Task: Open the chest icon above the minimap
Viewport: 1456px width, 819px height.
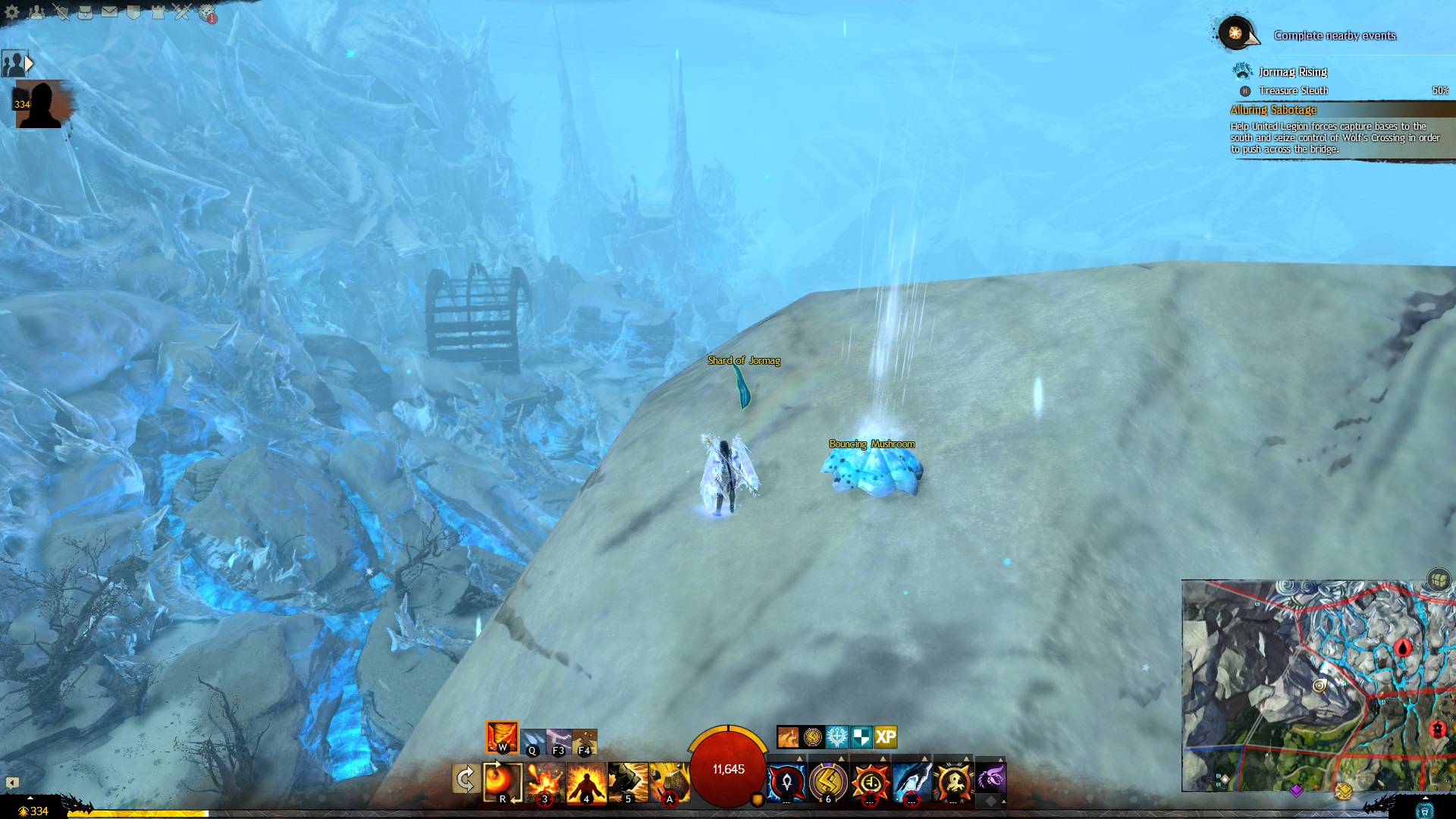Action: pos(1439,579)
